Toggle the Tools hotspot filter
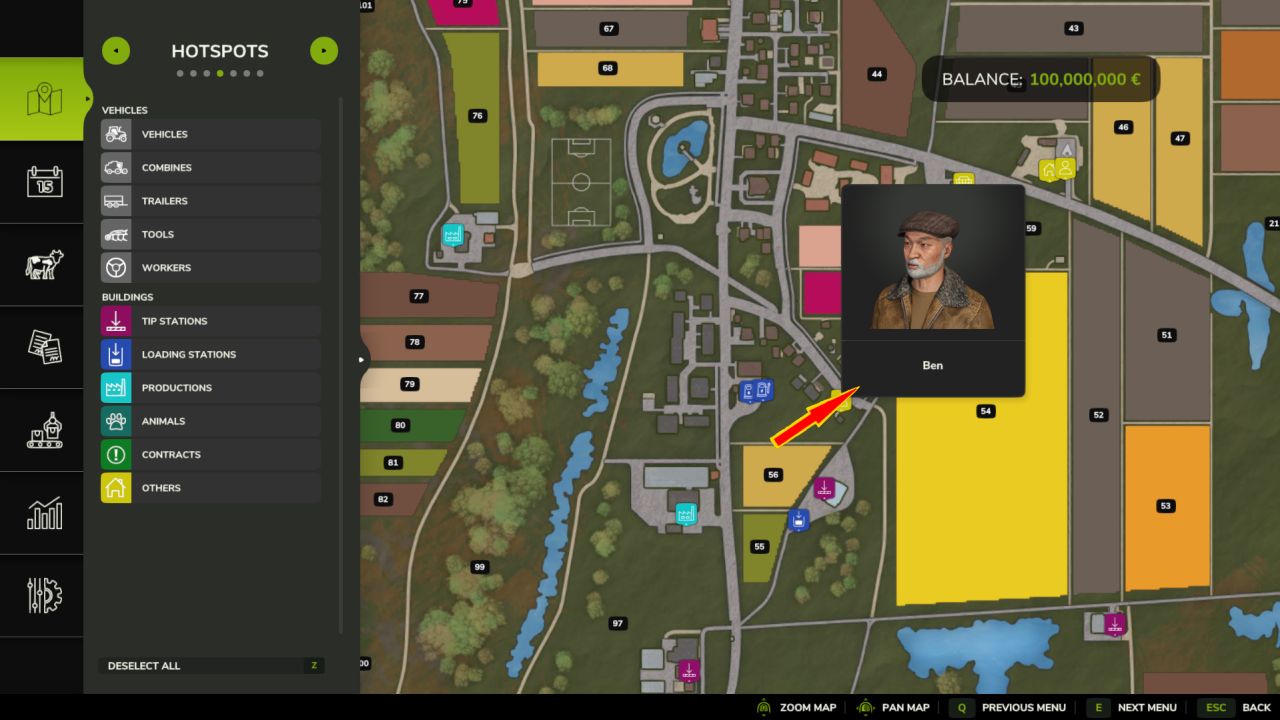This screenshot has height=720, width=1280. tap(211, 234)
